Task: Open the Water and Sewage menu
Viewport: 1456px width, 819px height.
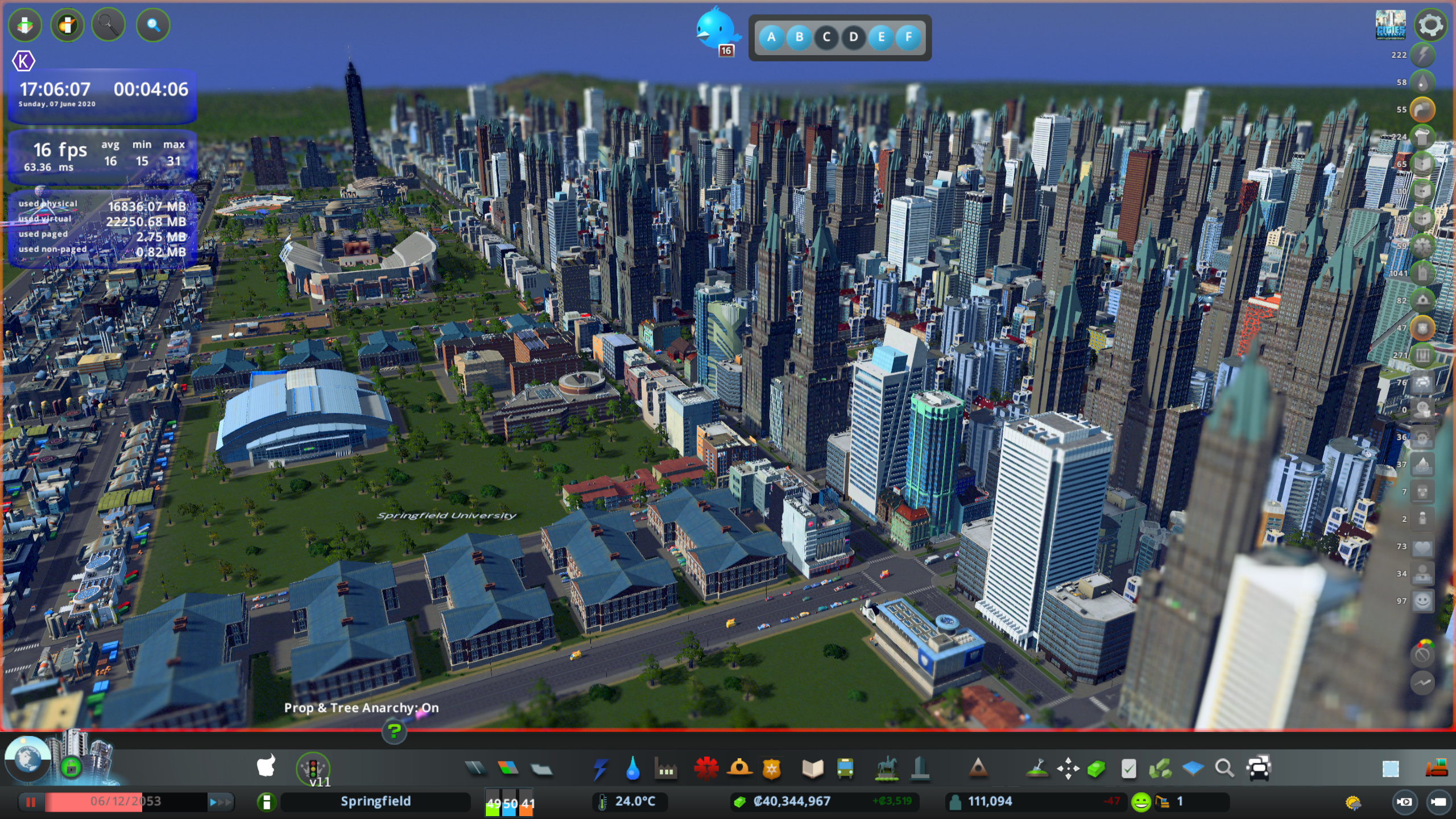Action: (x=632, y=769)
